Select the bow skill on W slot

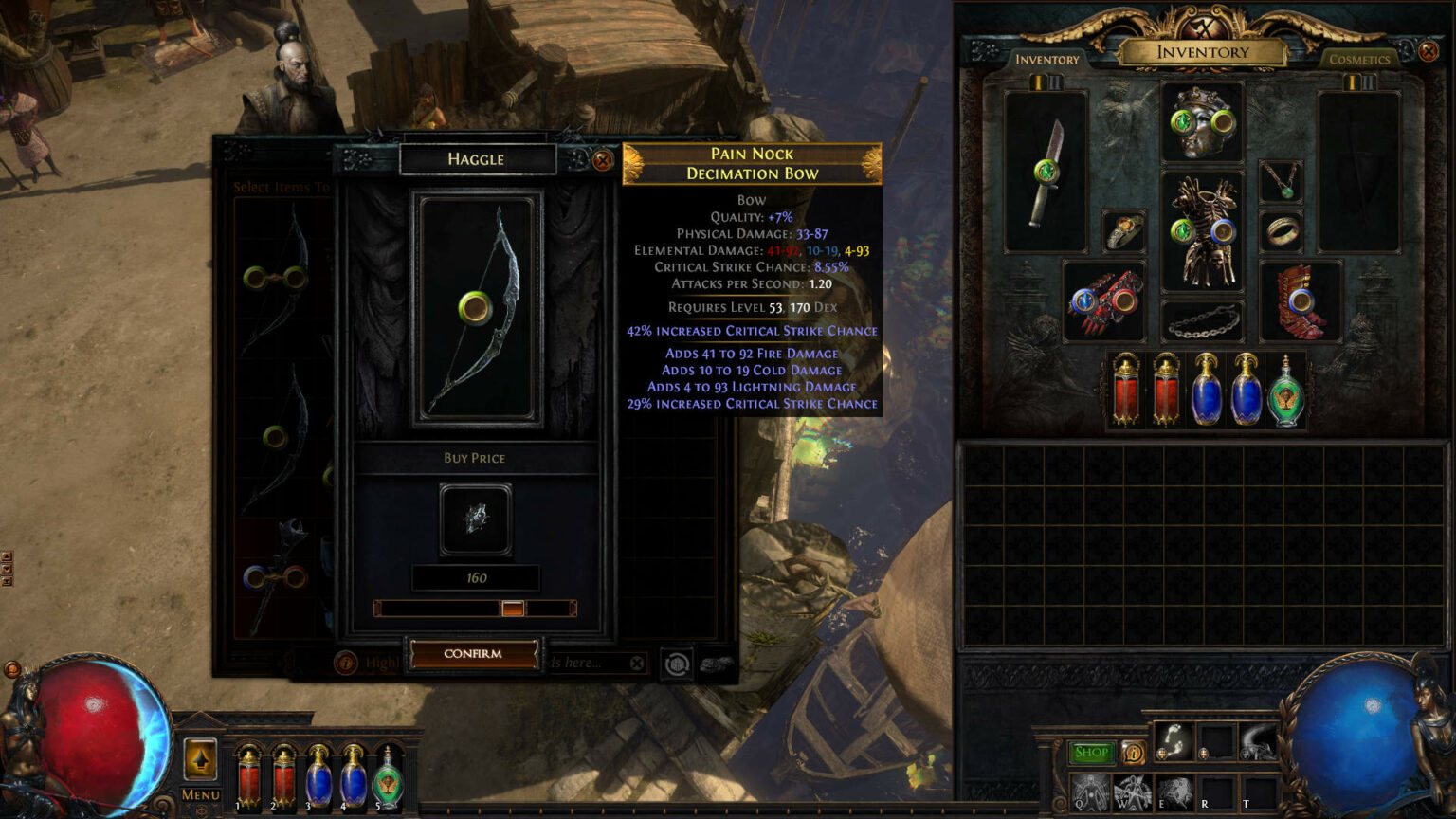[x=1133, y=792]
